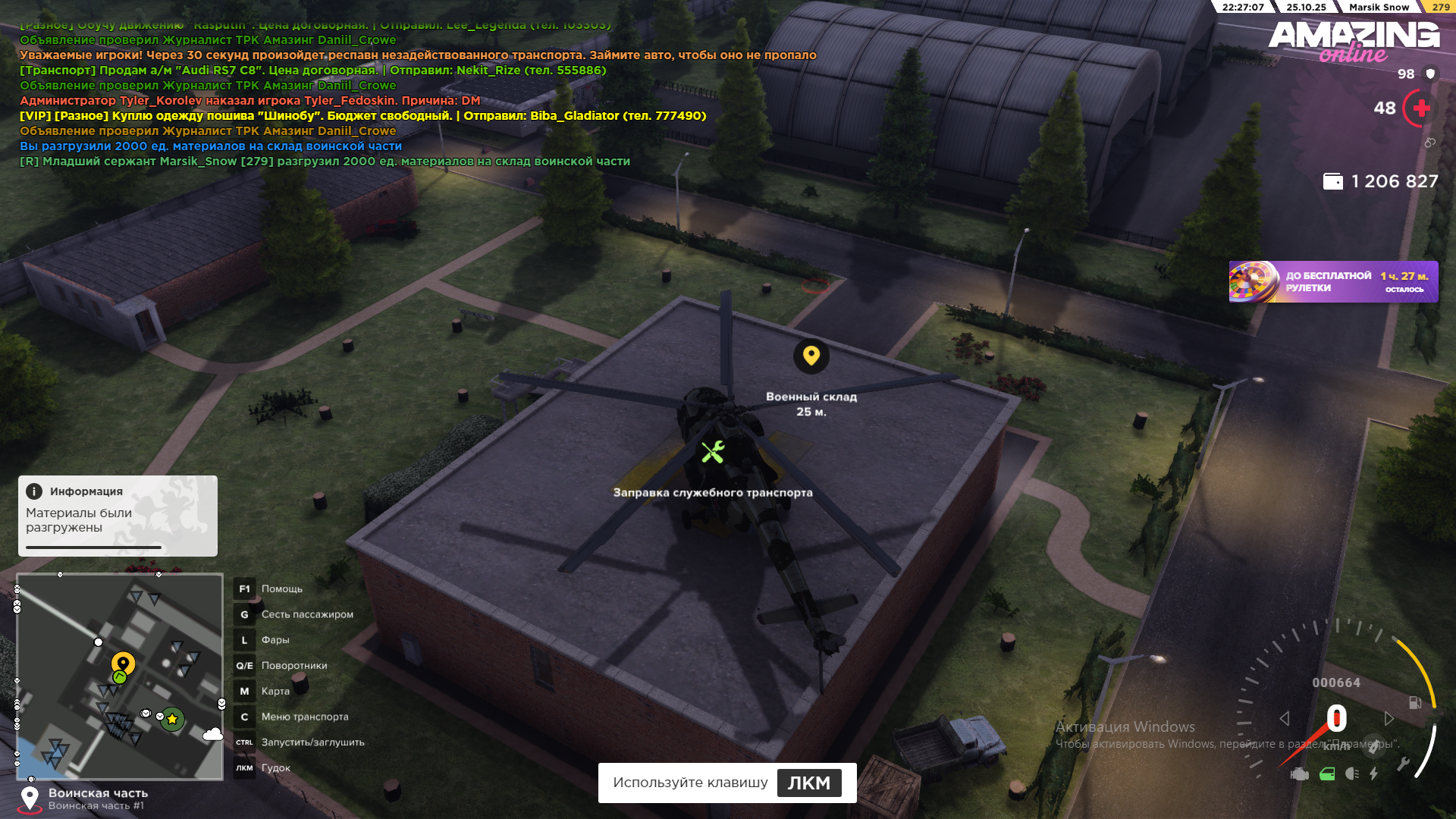Image resolution: width=1456 pixels, height=819 pixels.
Task: Click the fuel pump icon on speedometer
Action: (1414, 703)
